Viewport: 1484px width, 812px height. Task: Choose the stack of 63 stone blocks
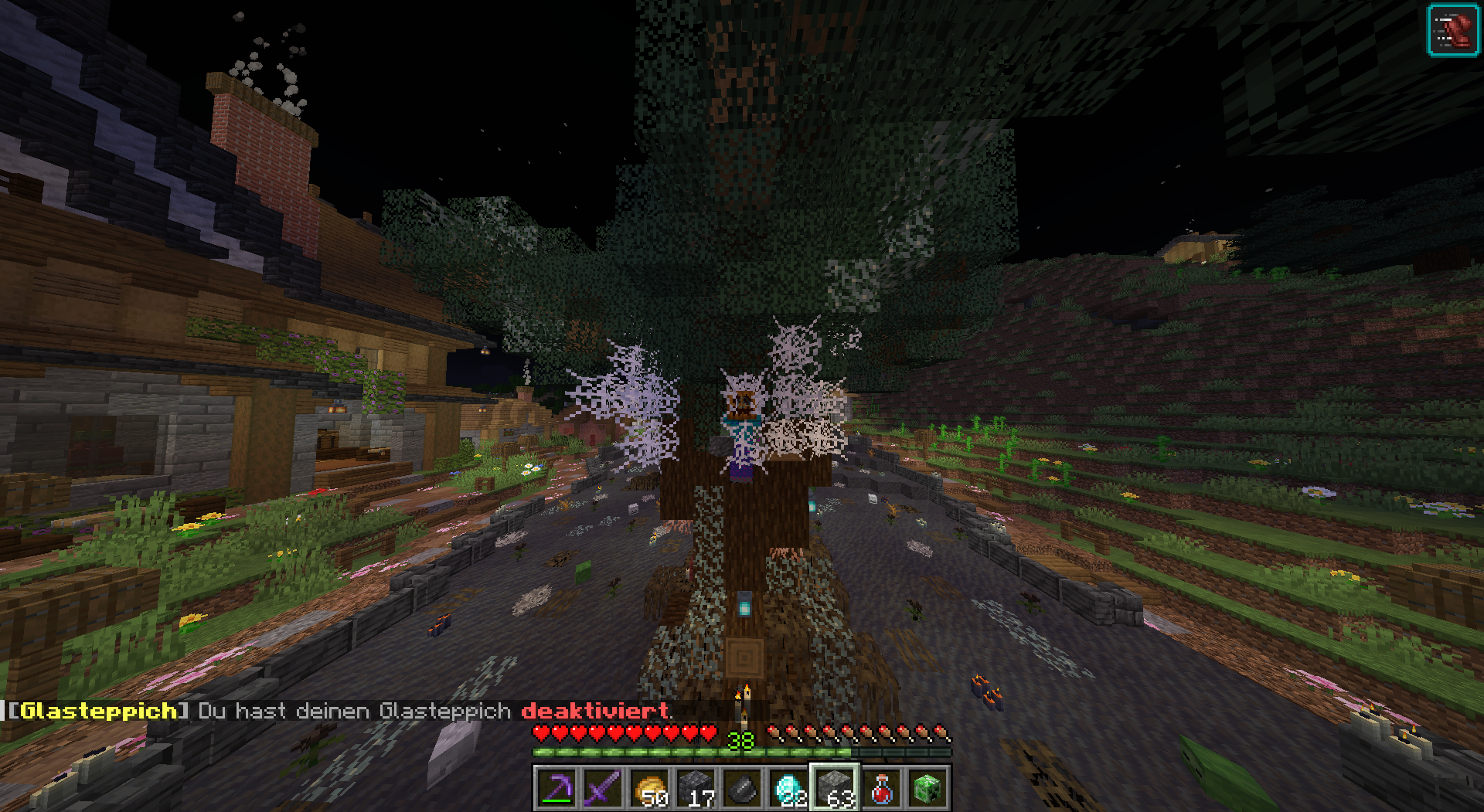point(835,789)
